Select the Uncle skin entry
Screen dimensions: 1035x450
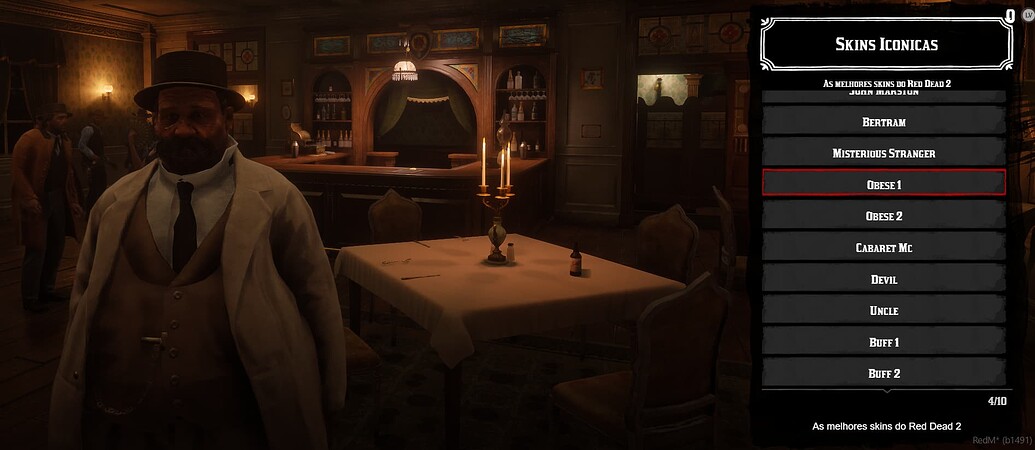(883, 310)
